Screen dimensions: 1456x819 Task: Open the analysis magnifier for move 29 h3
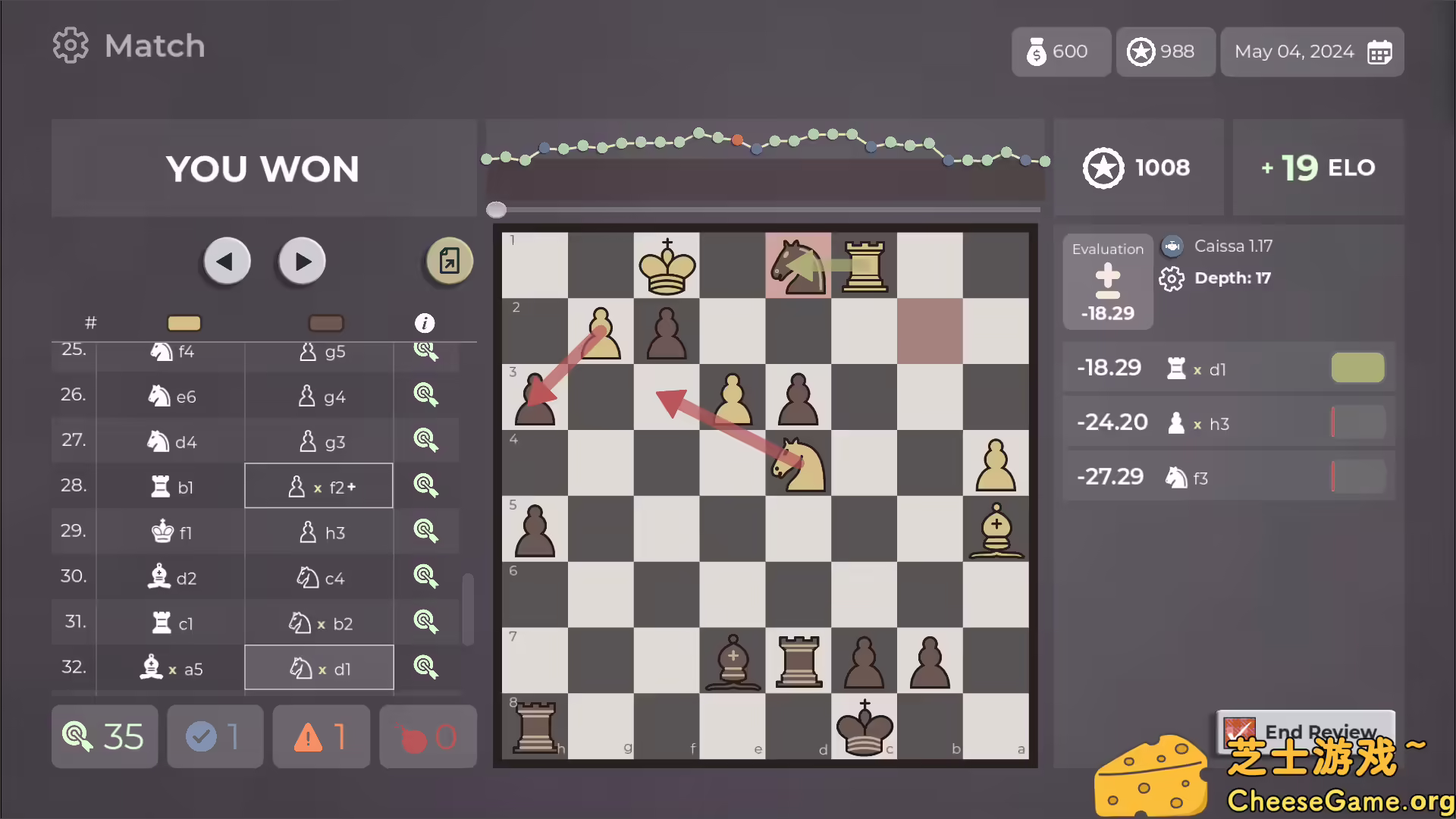(426, 532)
